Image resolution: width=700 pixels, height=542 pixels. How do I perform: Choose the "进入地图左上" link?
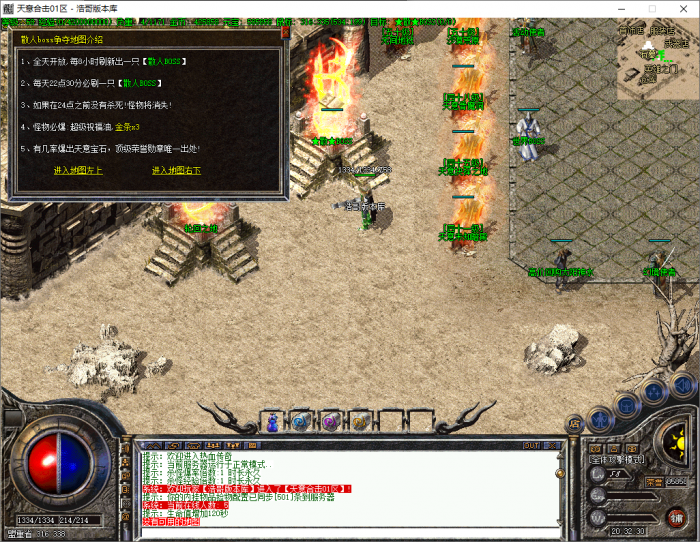pos(78,170)
